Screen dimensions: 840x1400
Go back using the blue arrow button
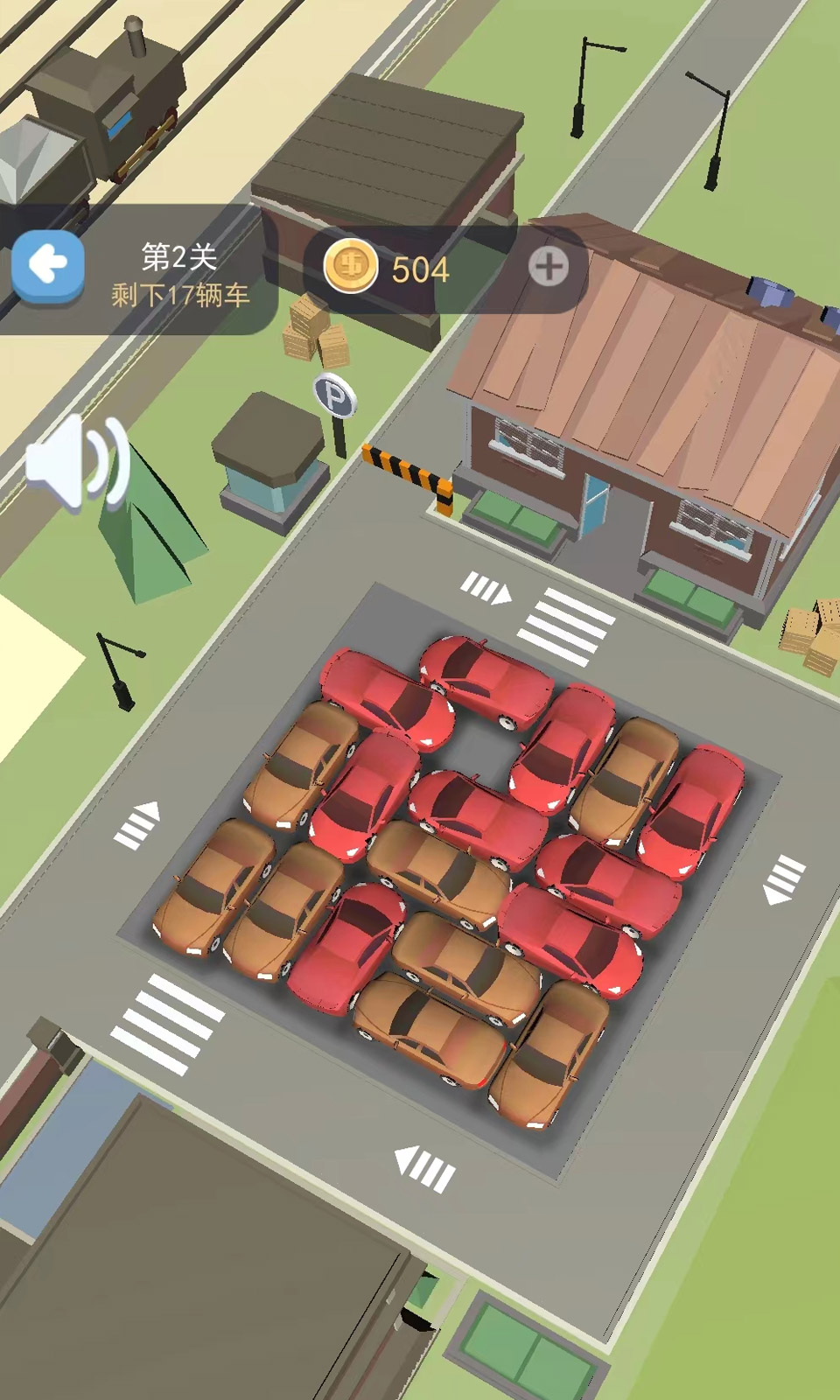(x=48, y=265)
